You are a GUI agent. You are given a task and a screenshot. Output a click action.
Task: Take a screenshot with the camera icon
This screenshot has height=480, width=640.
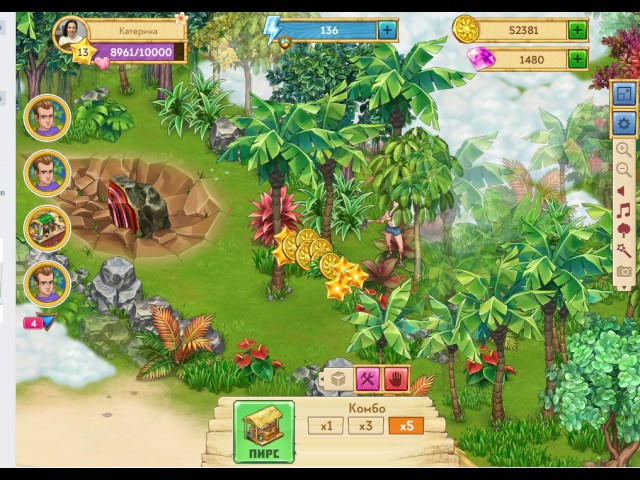click(x=624, y=271)
